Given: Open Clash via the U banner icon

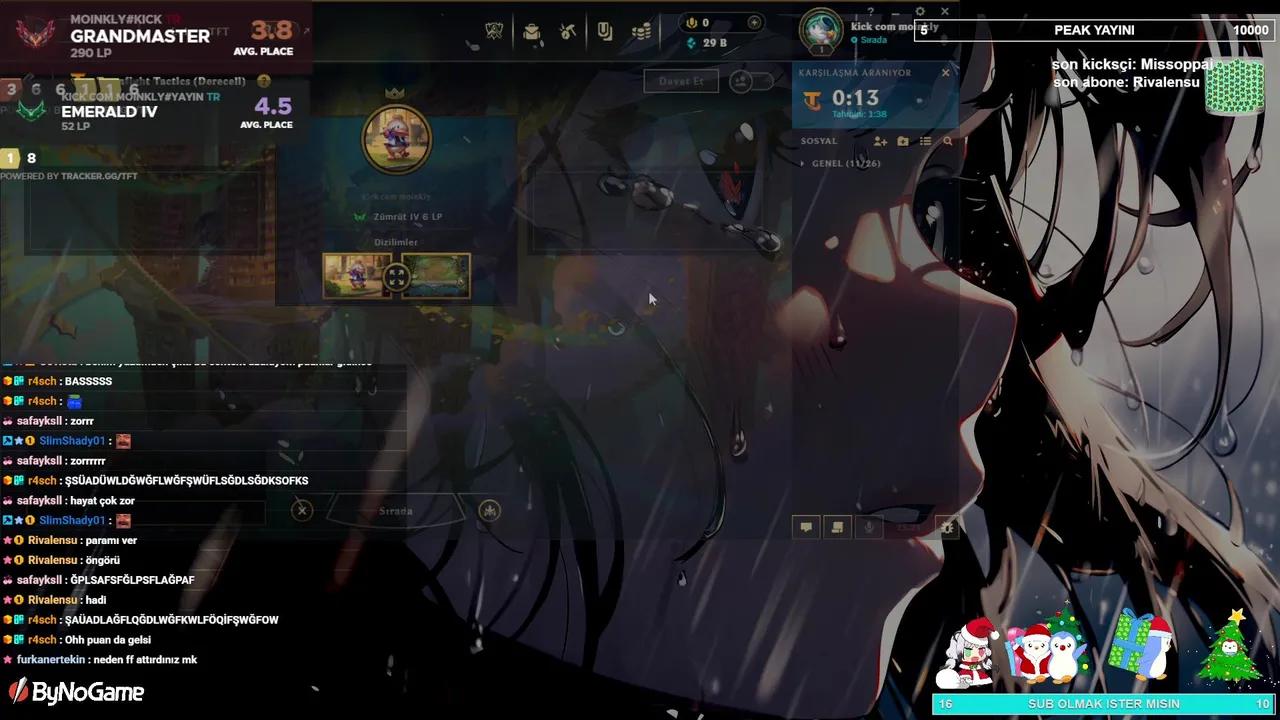Looking at the screenshot, I should [602, 30].
